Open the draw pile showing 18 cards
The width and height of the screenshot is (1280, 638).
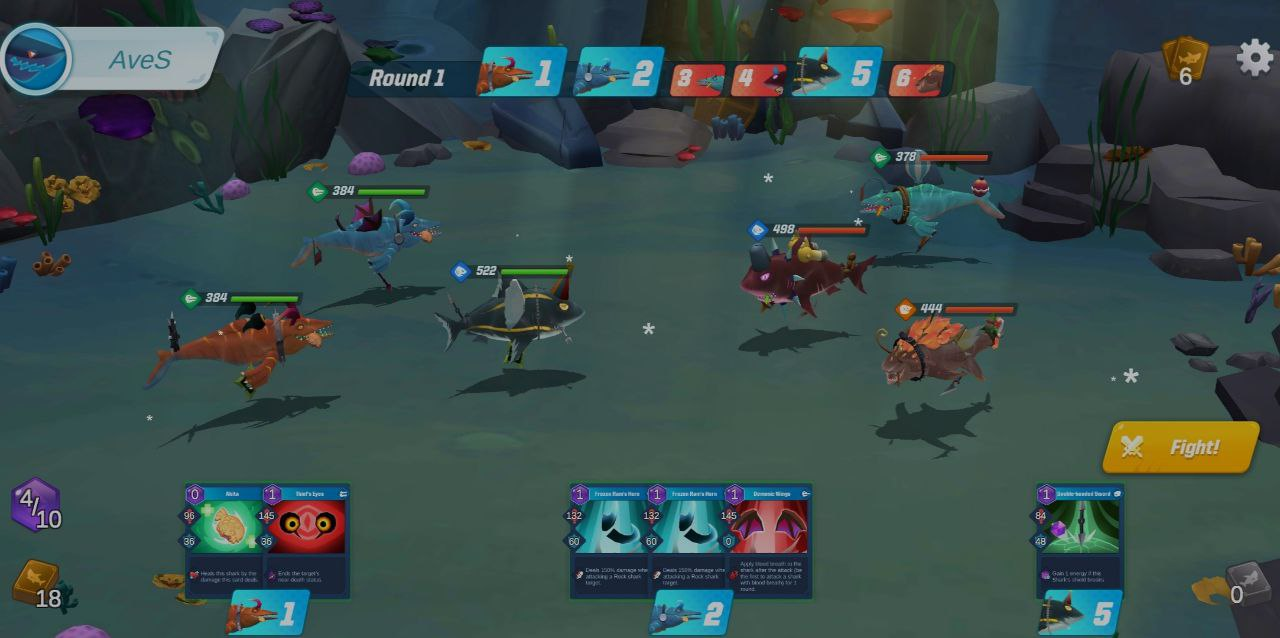click(x=38, y=585)
